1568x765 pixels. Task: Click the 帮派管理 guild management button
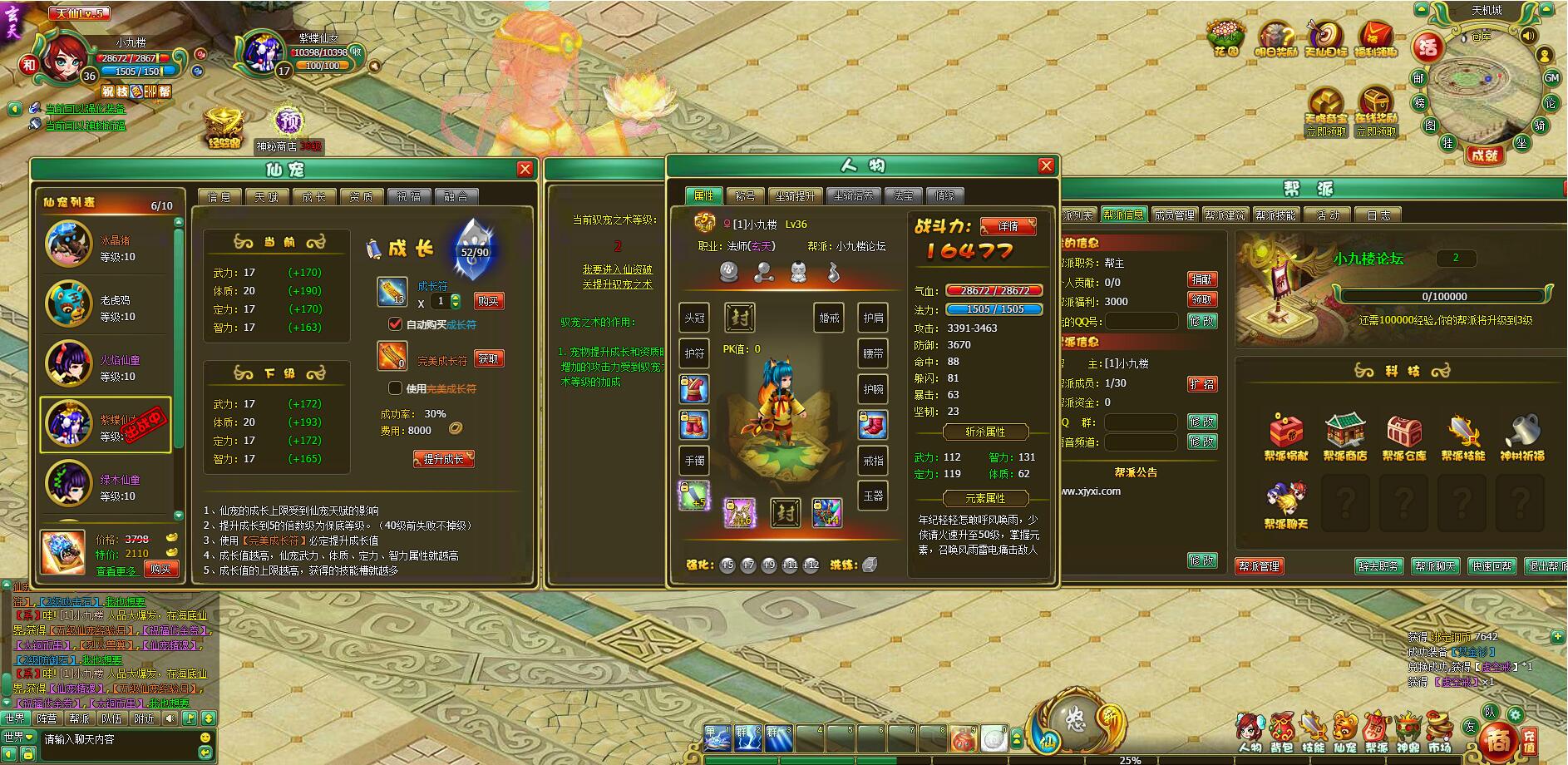click(x=1259, y=566)
